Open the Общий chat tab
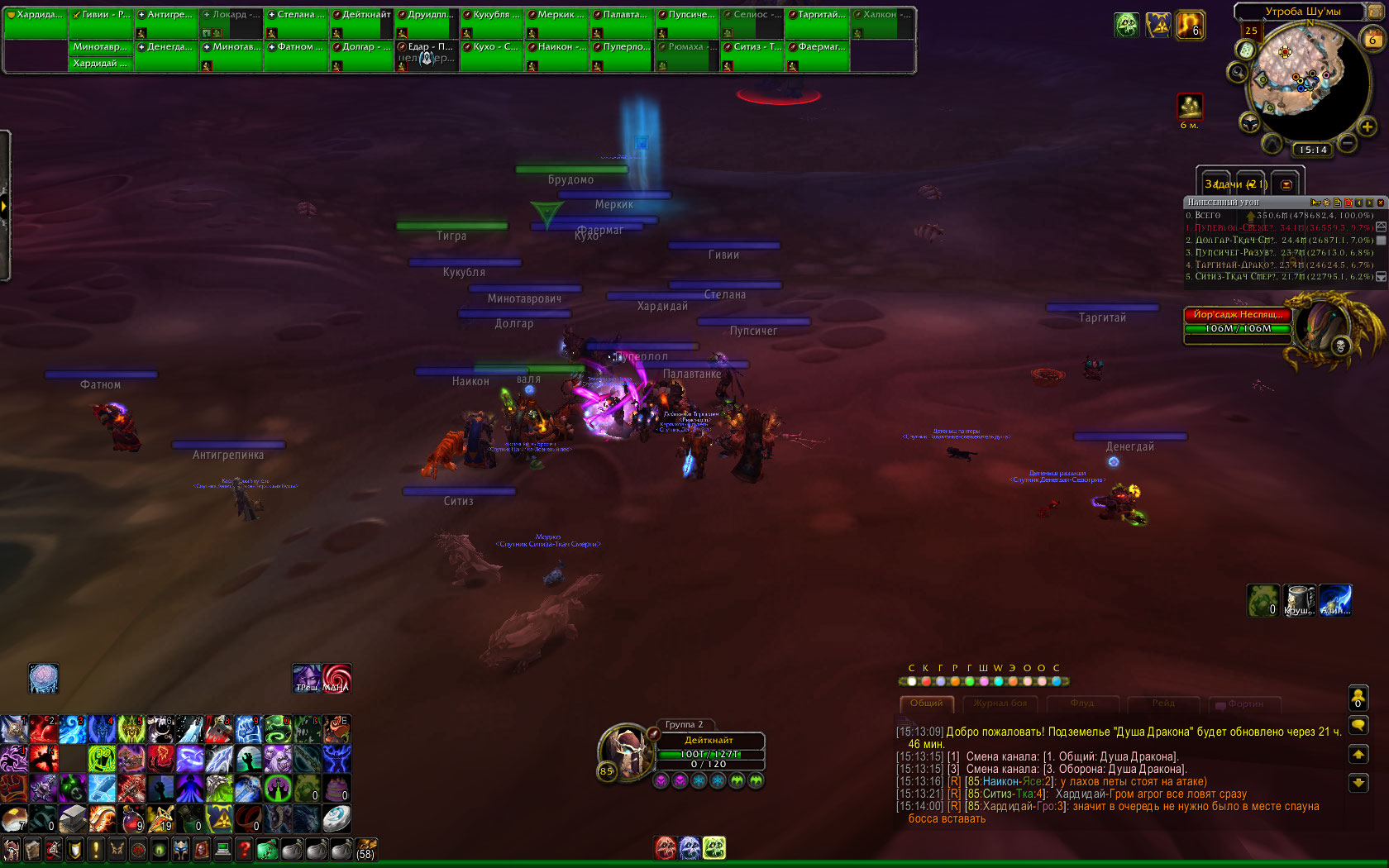This screenshot has height=868, width=1389. pyautogui.click(x=926, y=703)
